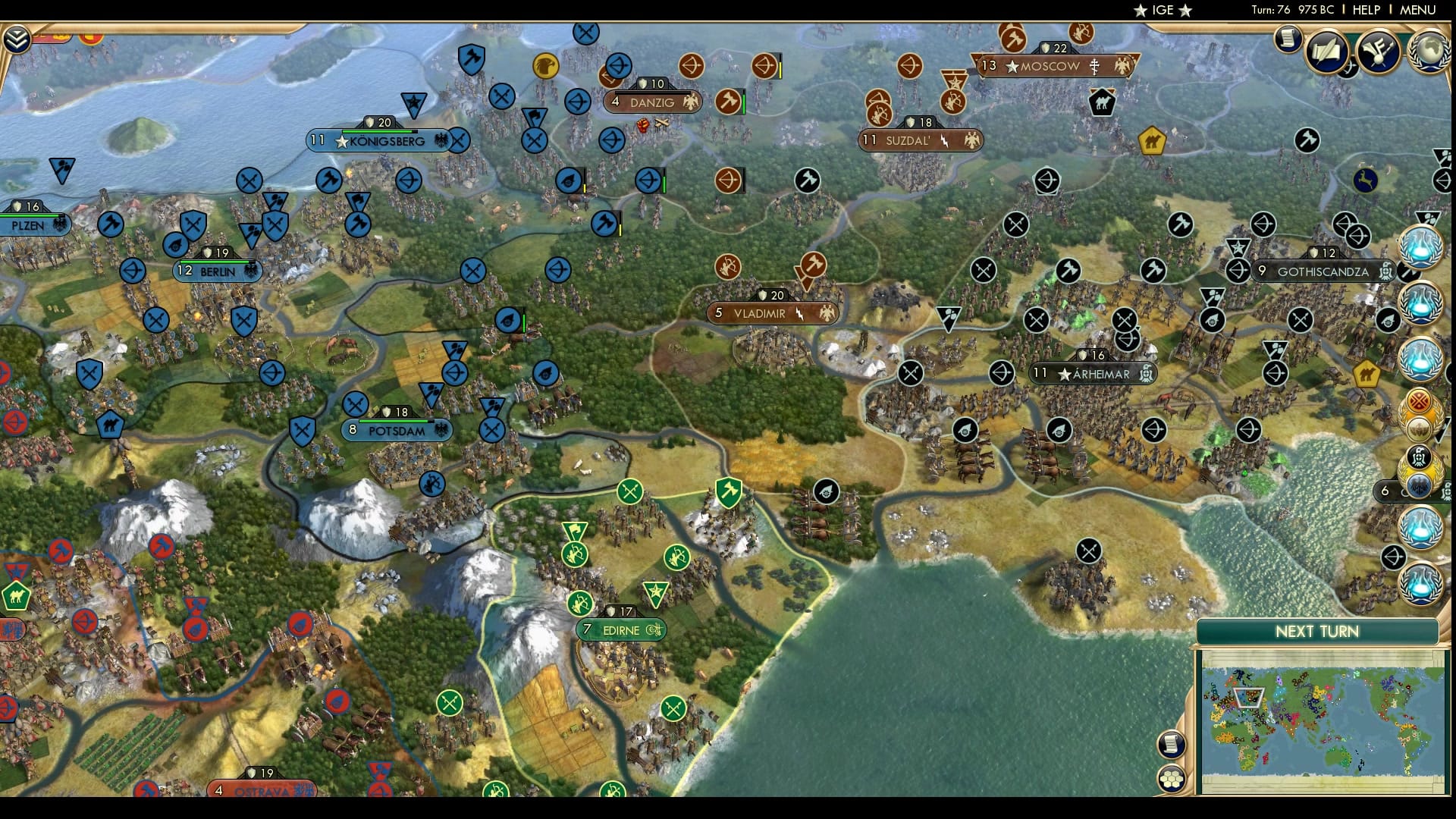Expand the Árheimar city banner

pos(1092,374)
